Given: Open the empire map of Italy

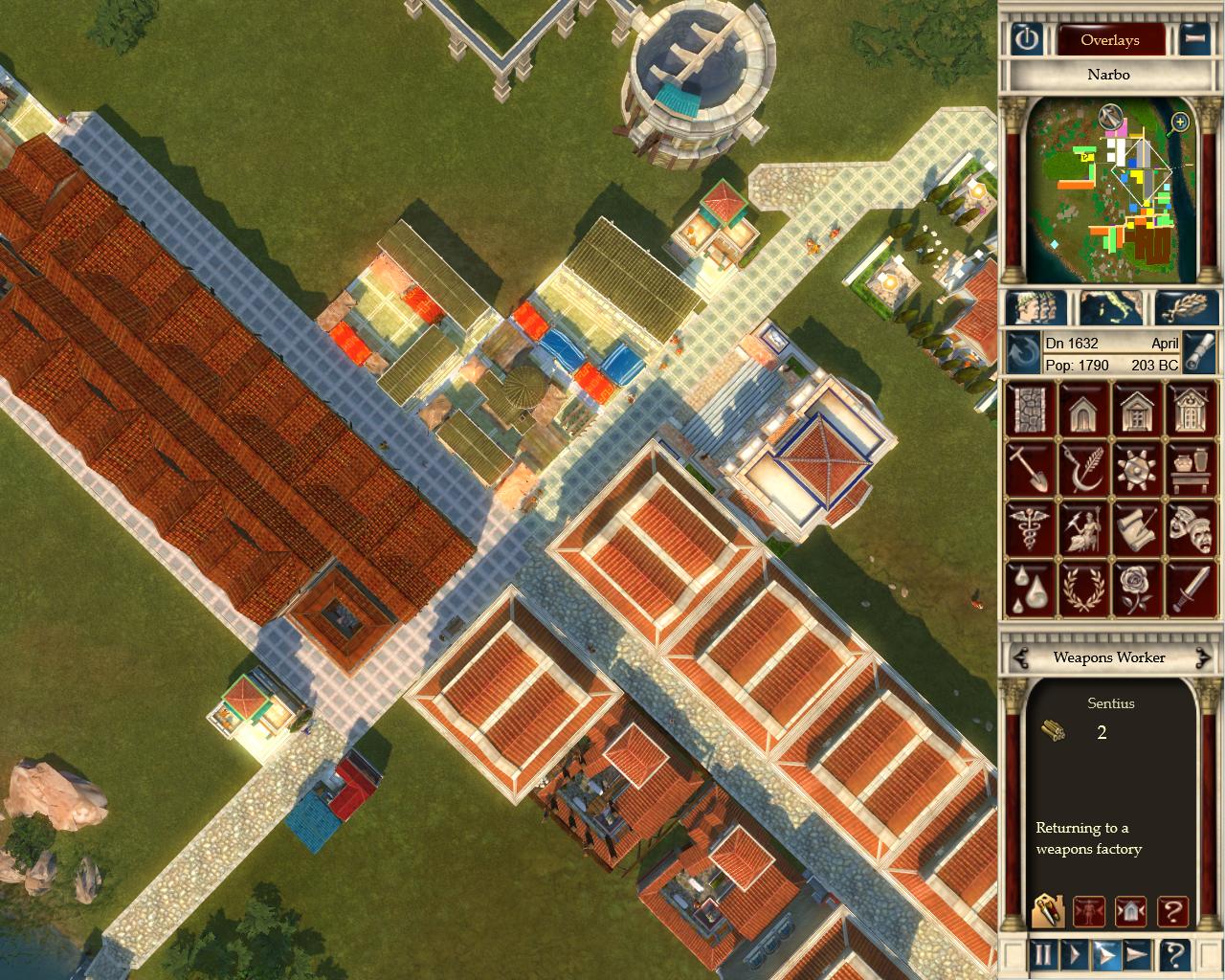Looking at the screenshot, I should (1110, 308).
